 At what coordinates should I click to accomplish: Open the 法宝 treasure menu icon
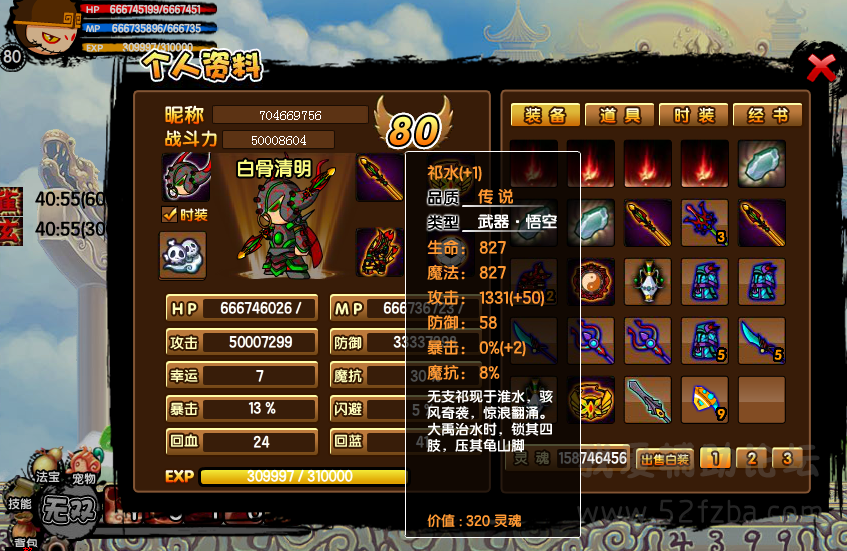pyautogui.click(x=46, y=478)
